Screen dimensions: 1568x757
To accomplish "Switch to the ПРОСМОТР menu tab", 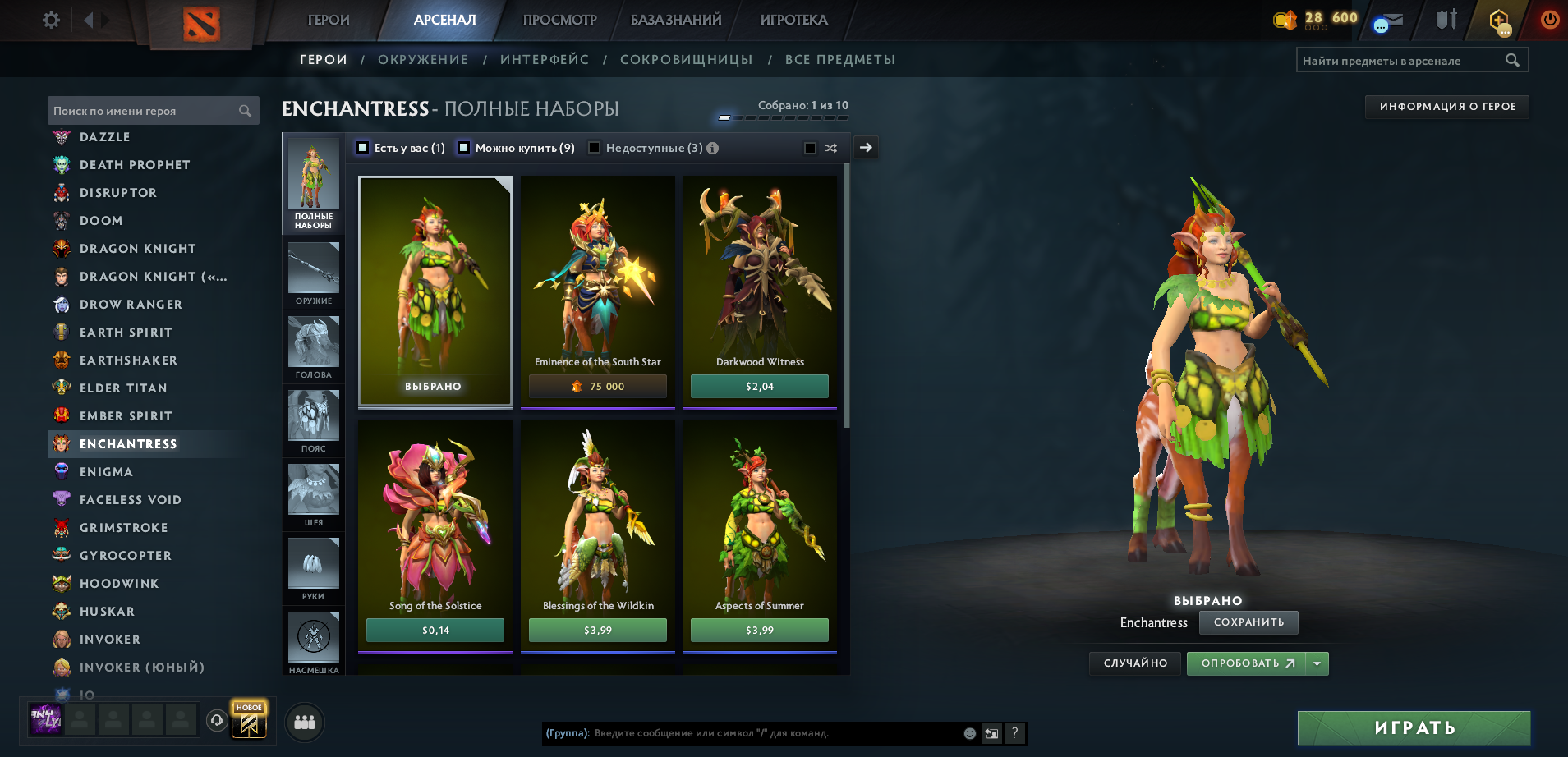I will (559, 20).
